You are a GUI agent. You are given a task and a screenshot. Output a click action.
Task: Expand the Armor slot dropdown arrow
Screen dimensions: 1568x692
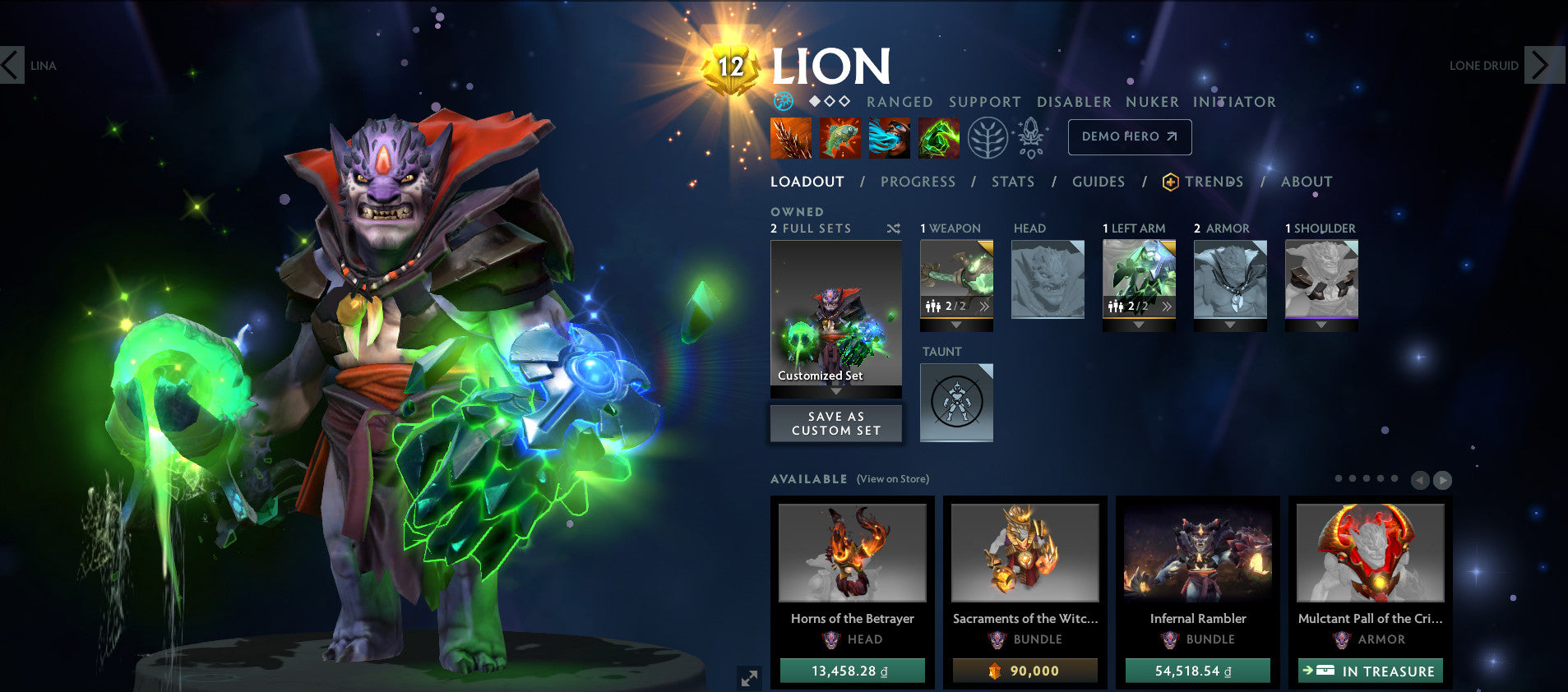(1230, 323)
